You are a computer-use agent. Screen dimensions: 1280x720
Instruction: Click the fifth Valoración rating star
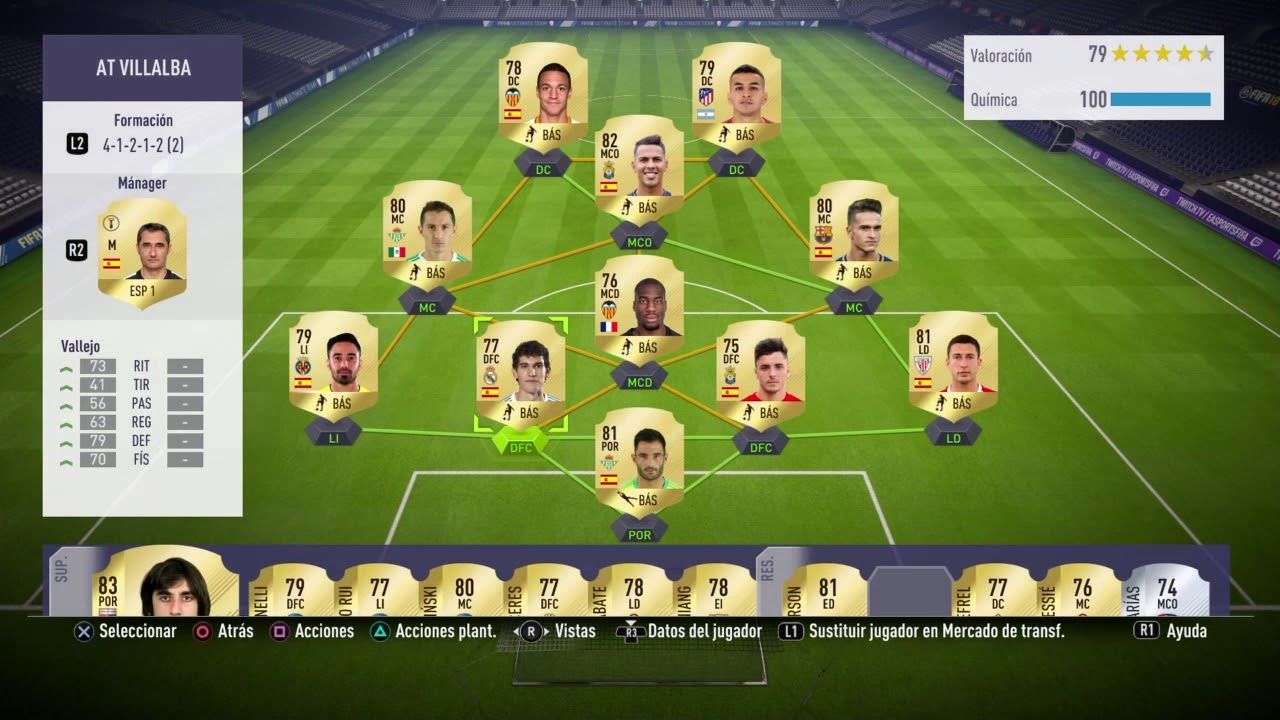(1208, 55)
